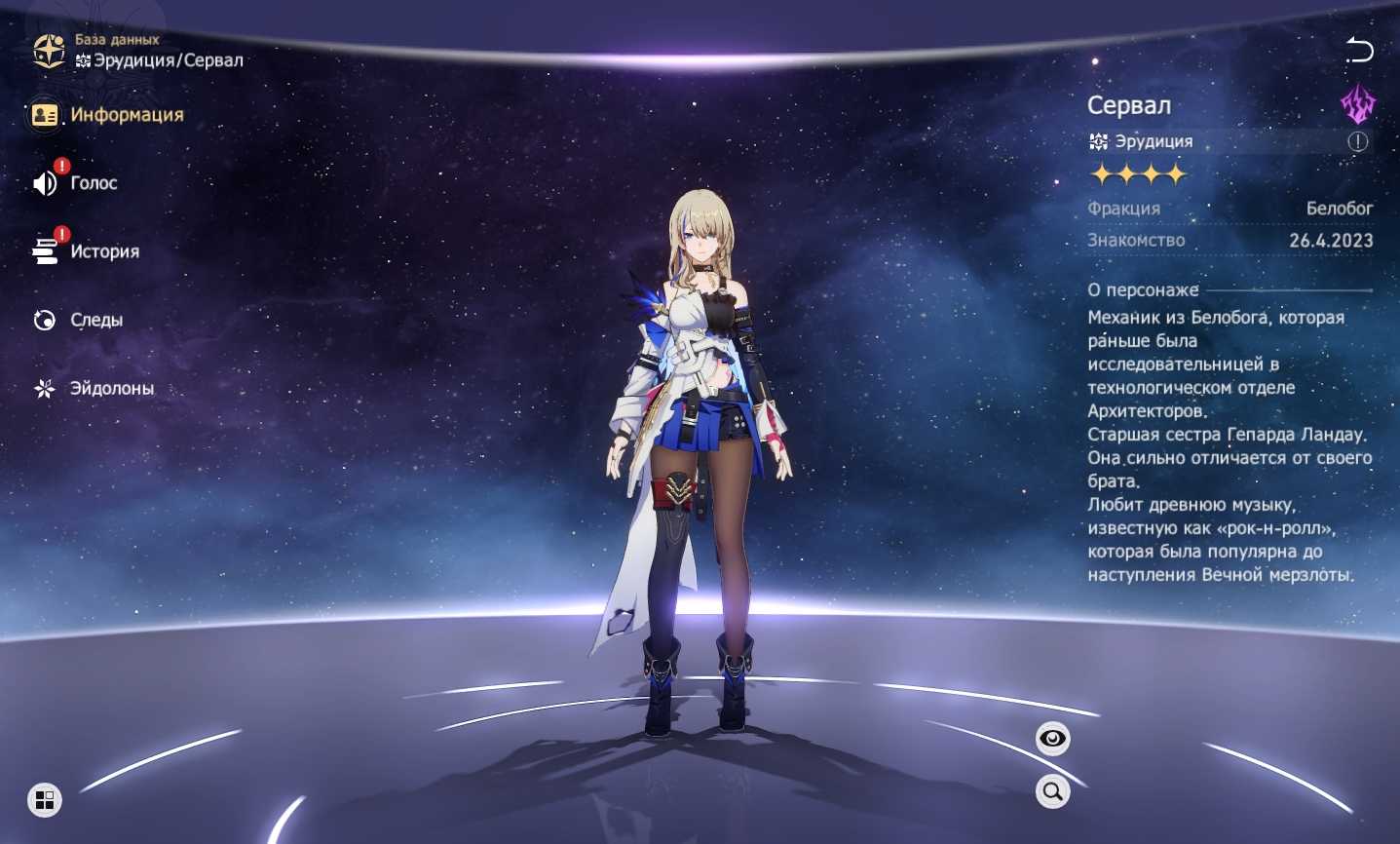The width and height of the screenshot is (1400, 844).
Task: Open the История story tab
Action: pyautogui.click(x=87, y=251)
